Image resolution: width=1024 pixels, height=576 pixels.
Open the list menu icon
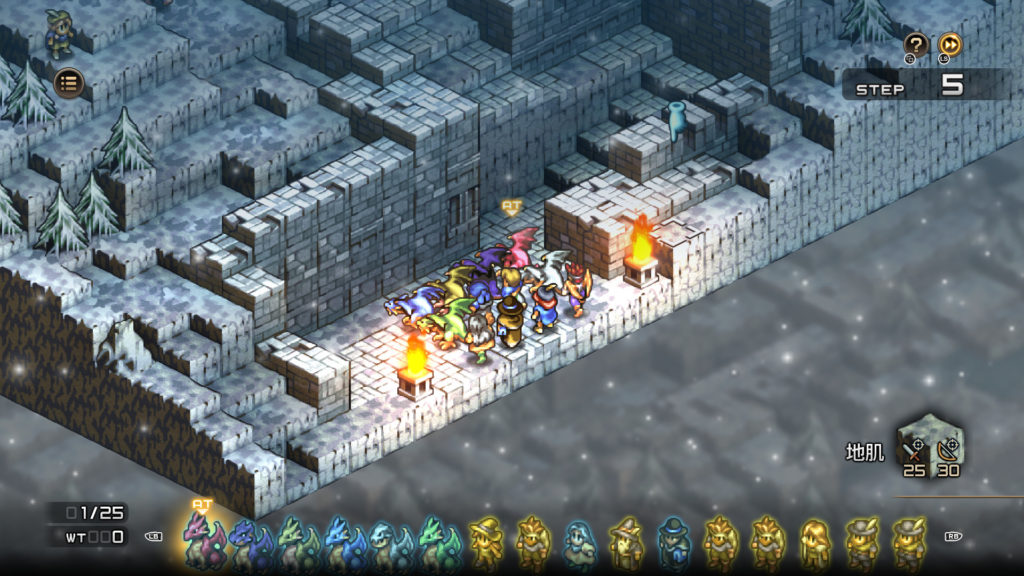(x=69, y=83)
